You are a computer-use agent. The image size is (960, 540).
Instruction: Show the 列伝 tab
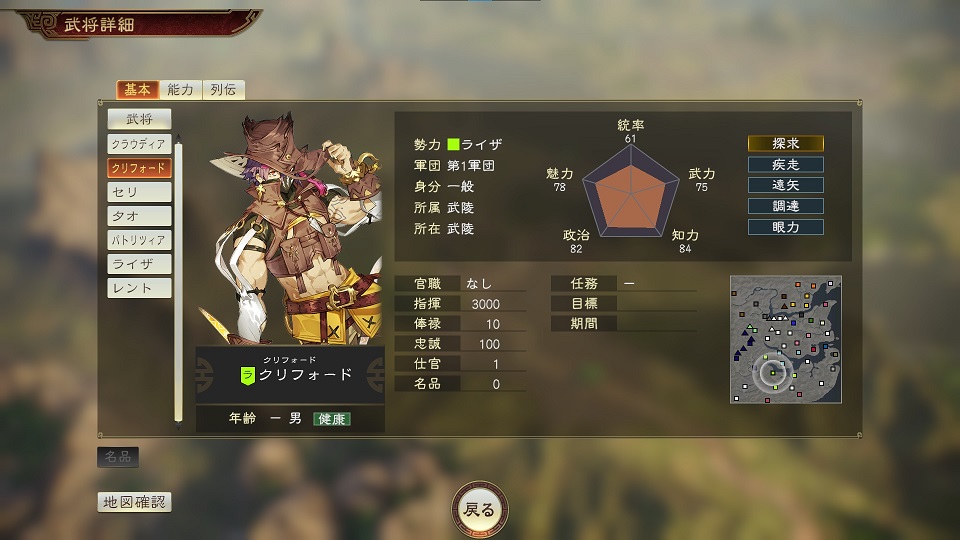click(x=224, y=90)
